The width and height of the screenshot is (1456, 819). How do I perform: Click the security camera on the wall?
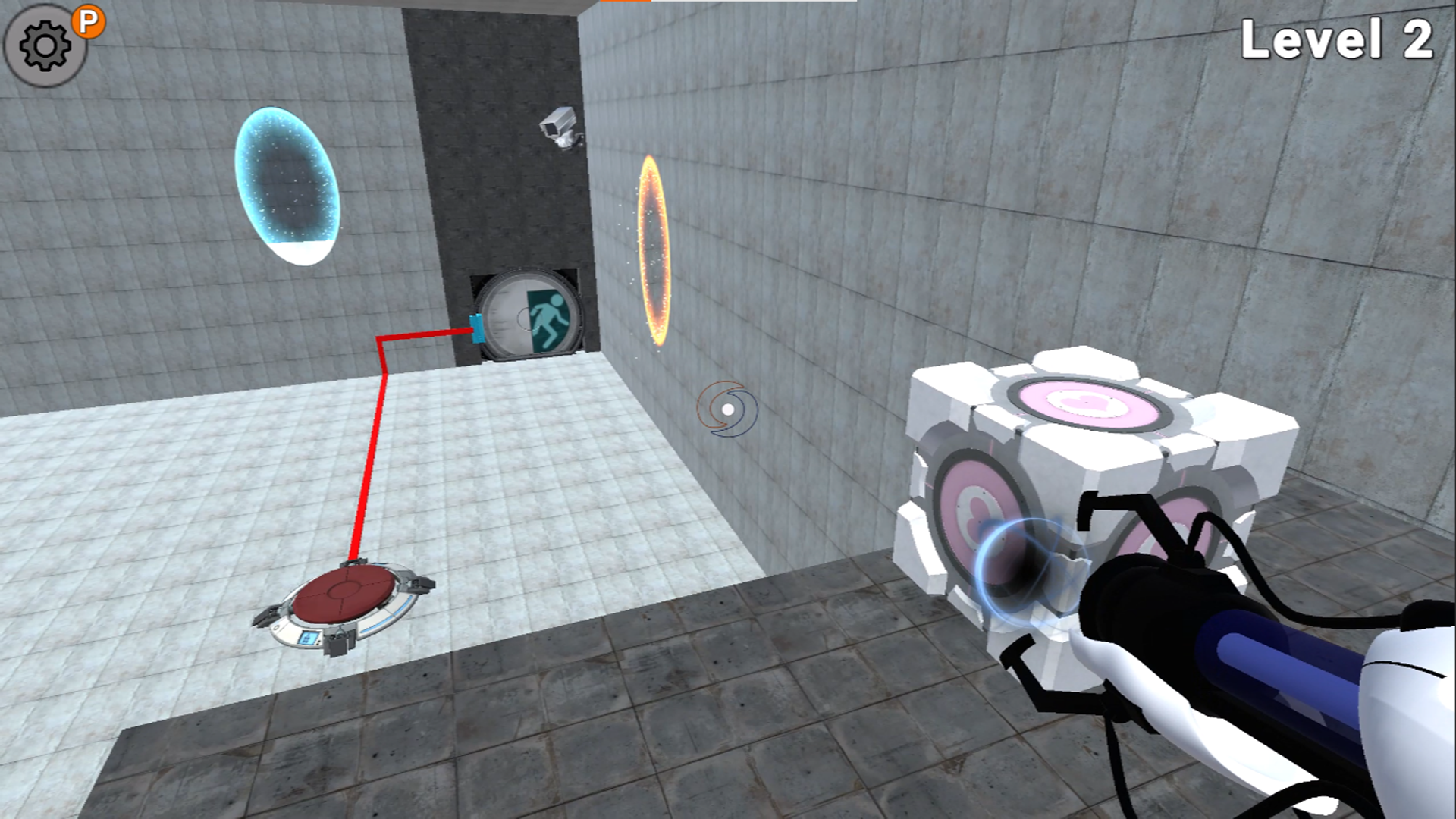561,125
